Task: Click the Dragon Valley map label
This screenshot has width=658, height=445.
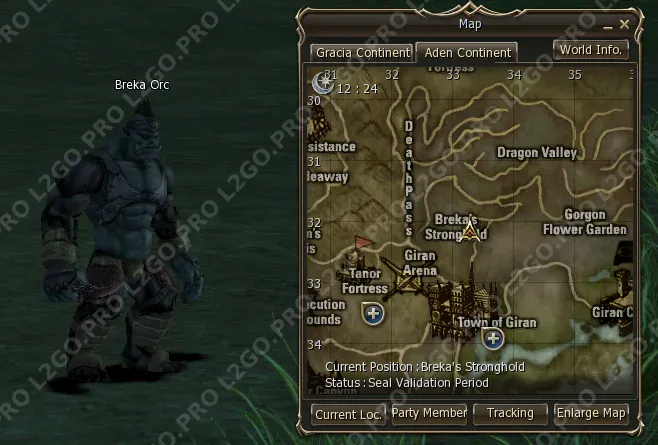Action: click(x=537, y=153)
